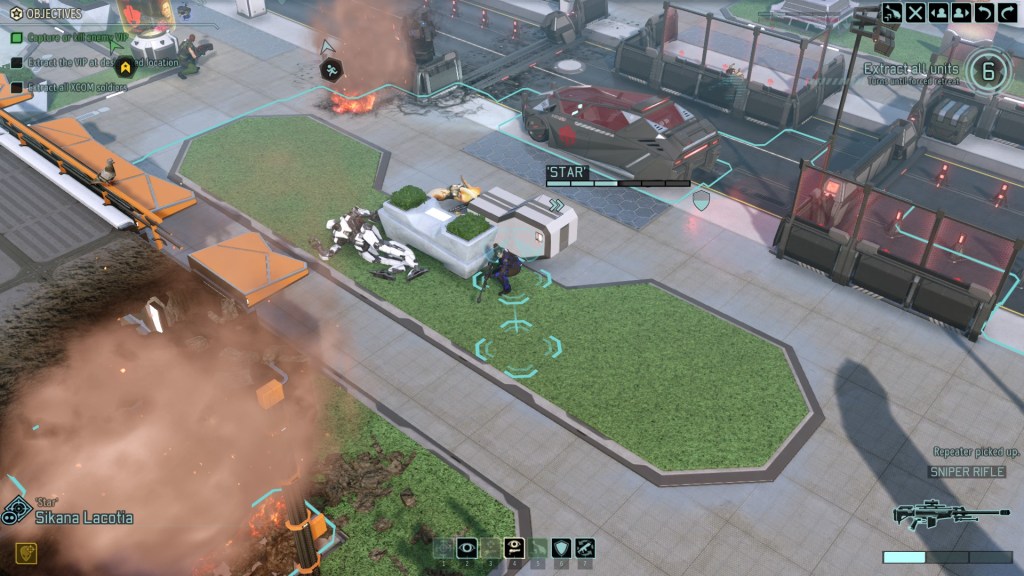
Task: Select the eye-and-rifle watch ability
Action: pos(515,547)
